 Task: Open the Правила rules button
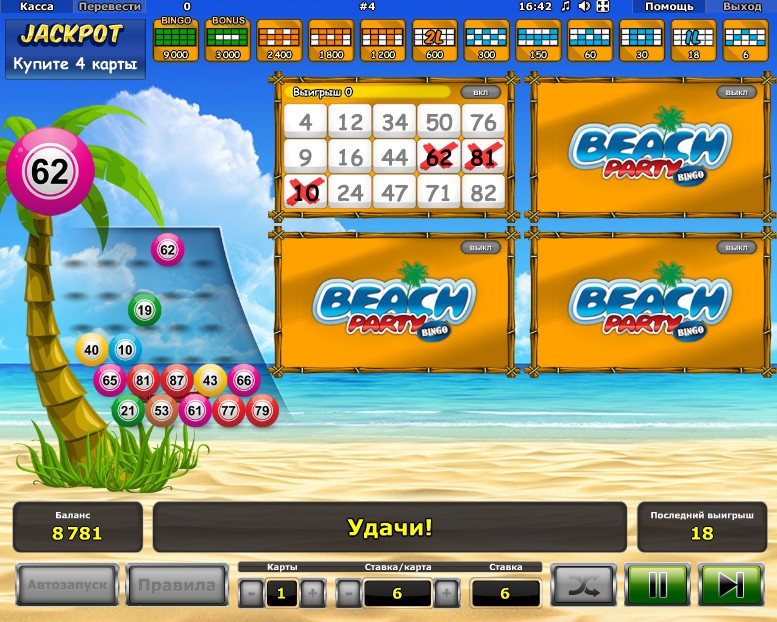176,585
